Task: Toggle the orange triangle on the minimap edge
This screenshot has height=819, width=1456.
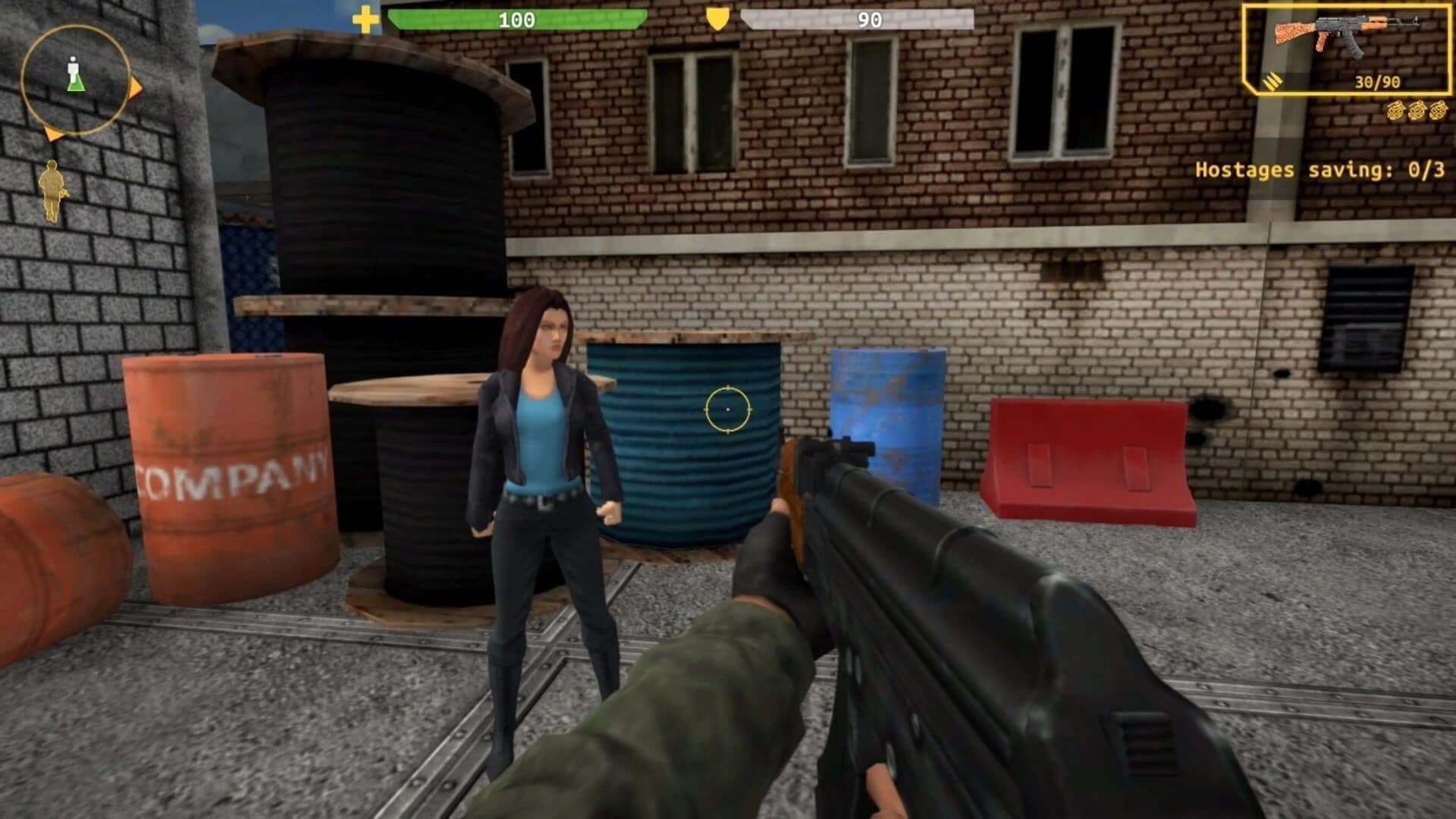Action: 135,88
